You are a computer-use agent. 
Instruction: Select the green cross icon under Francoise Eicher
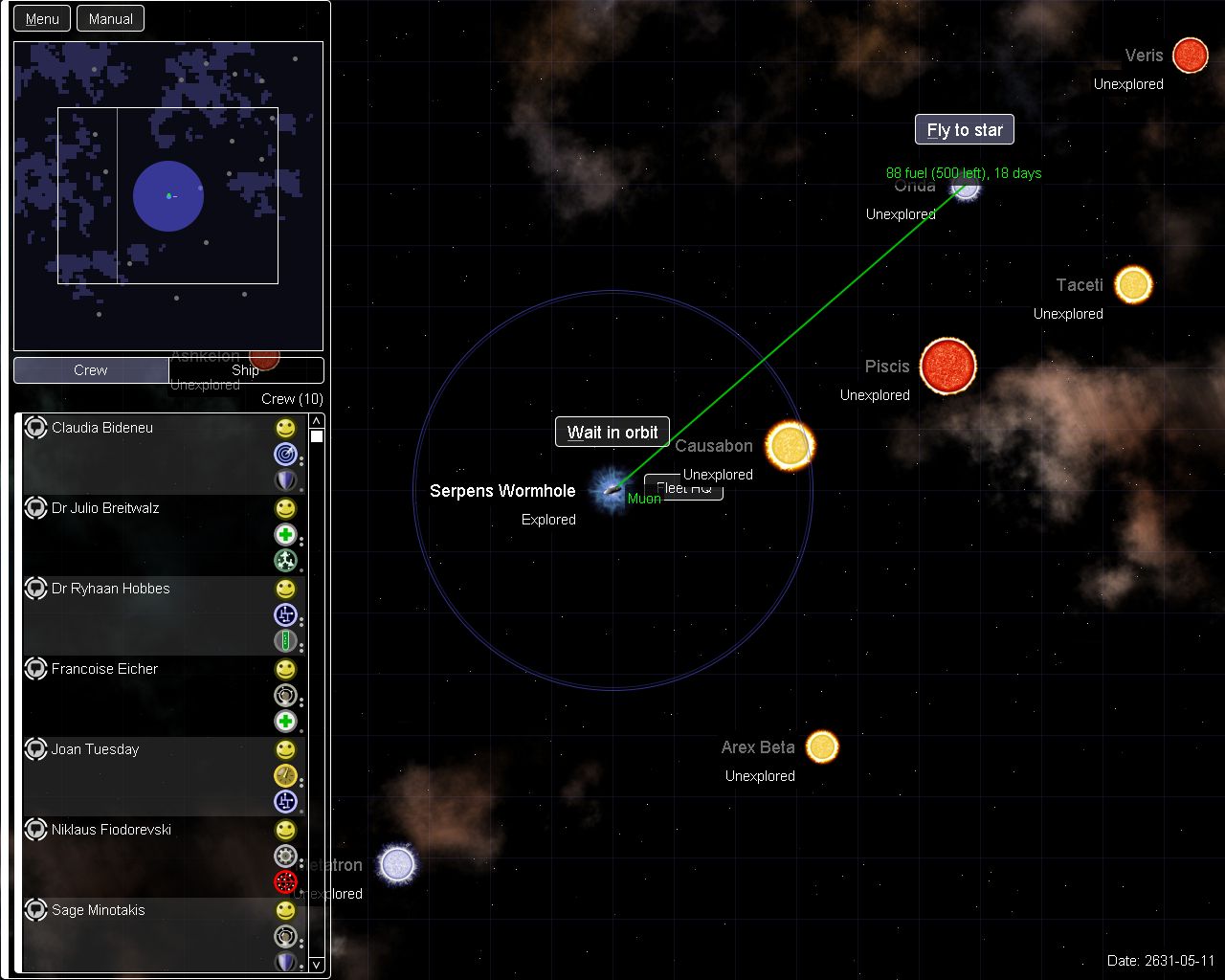(x=285, y=722)
